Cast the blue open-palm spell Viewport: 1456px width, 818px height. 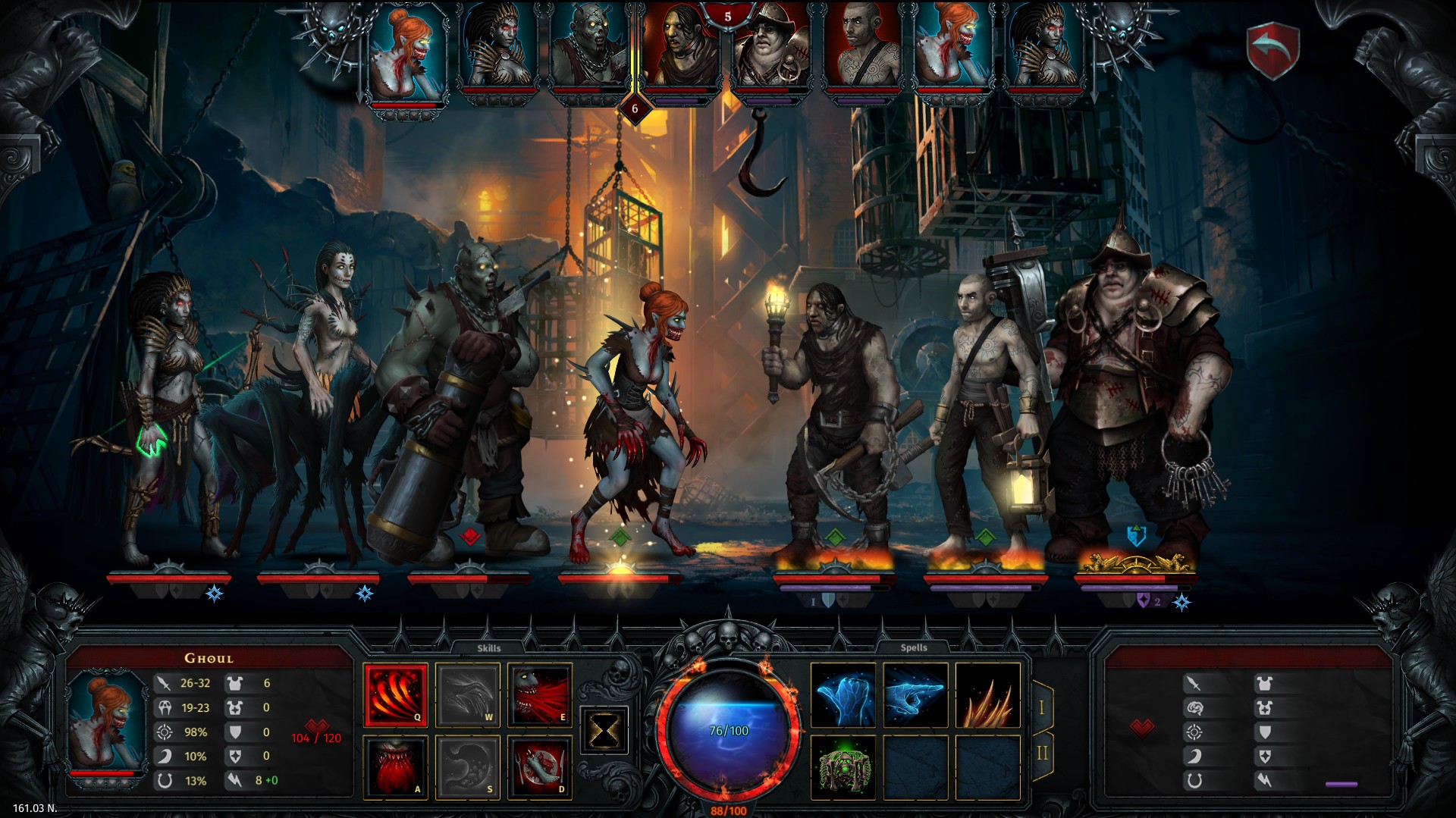tap(843, 695)
